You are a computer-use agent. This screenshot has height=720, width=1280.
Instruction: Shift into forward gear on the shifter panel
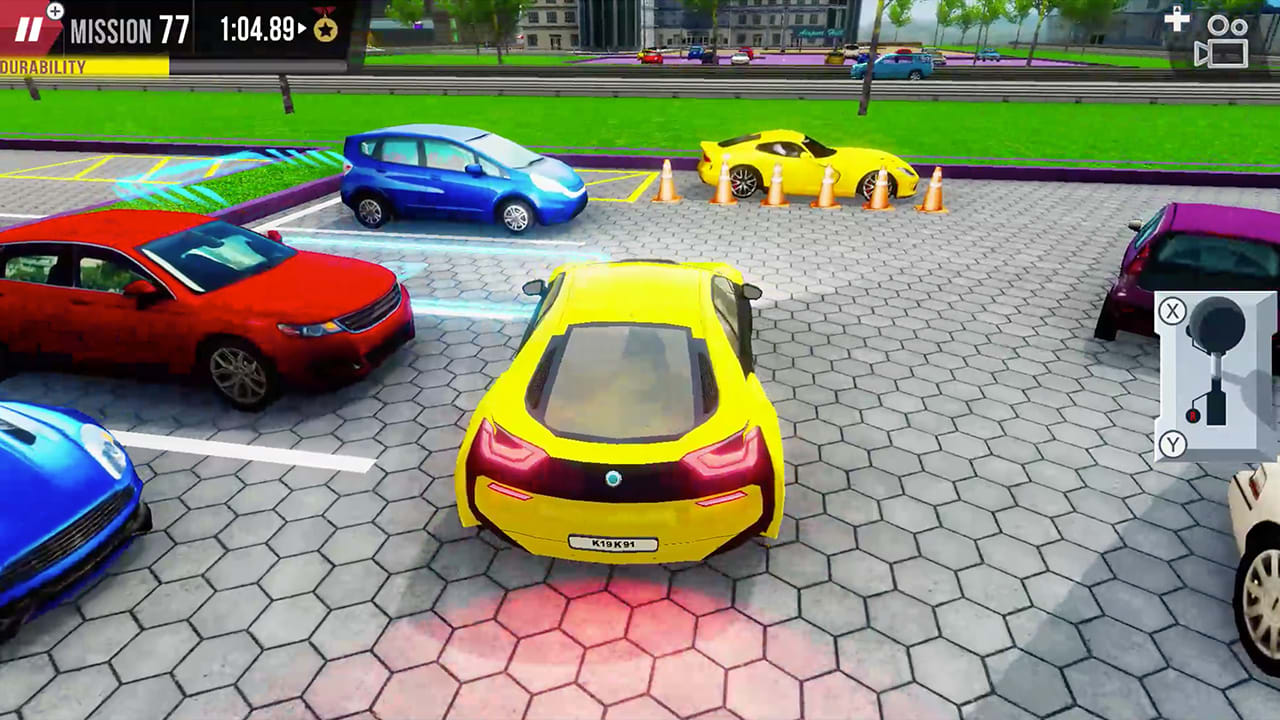(1172, 310)
